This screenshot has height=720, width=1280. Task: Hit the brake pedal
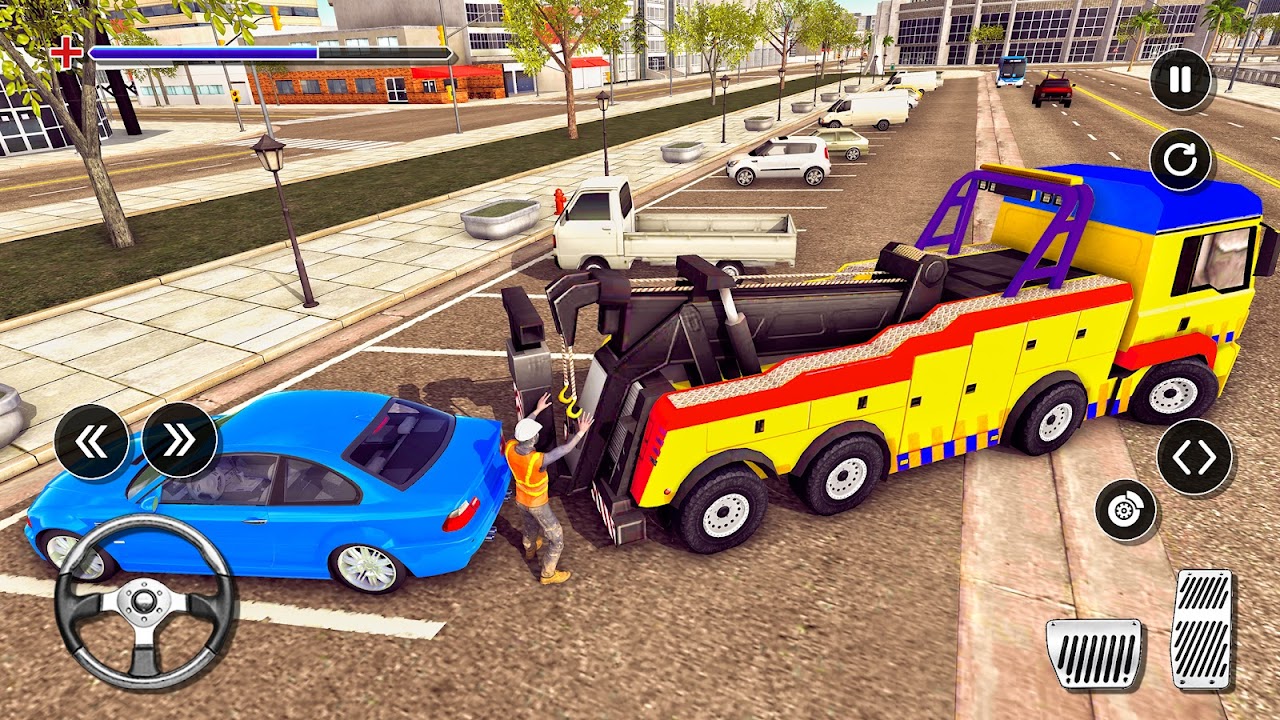1094,653
